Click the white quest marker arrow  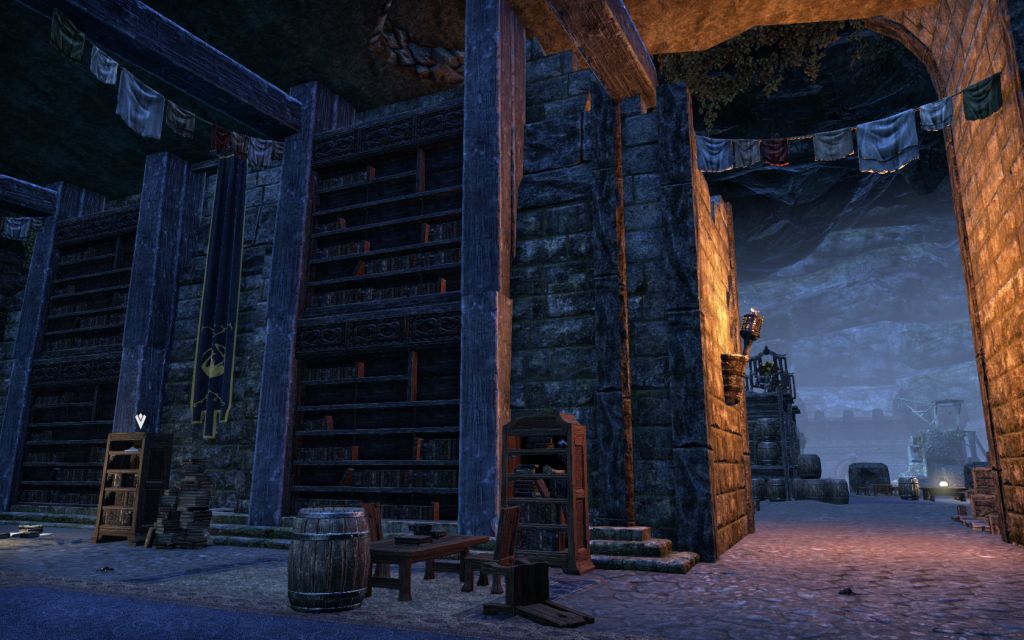point(140,421)
